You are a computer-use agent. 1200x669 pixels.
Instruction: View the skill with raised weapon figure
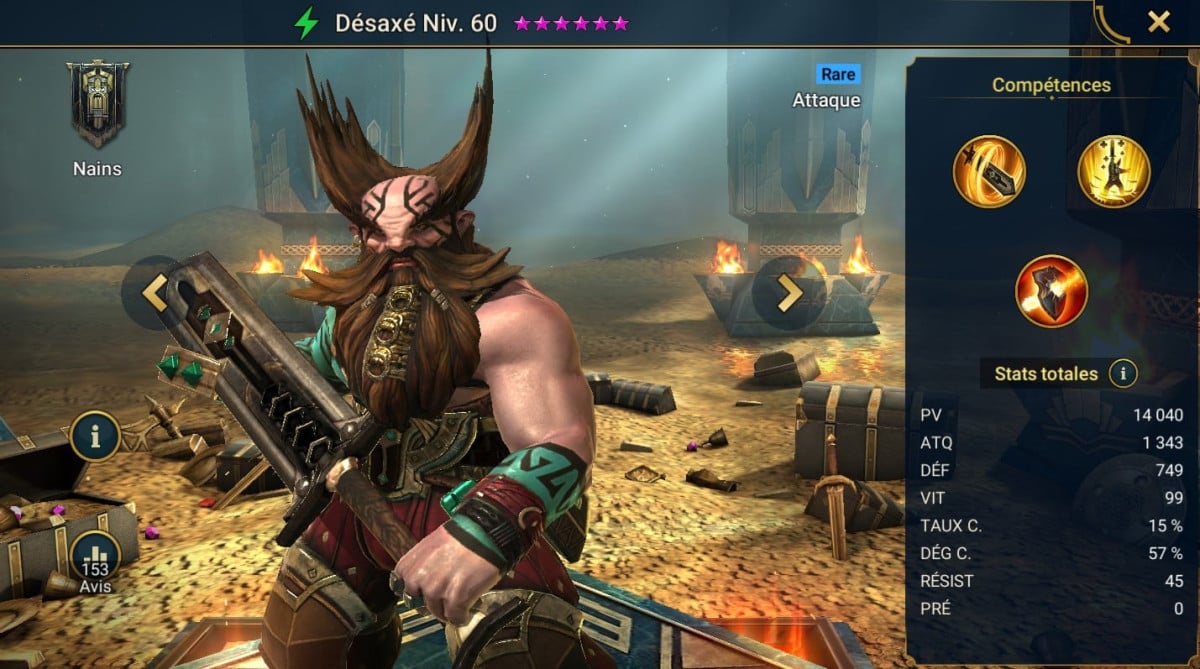pyautogui.click(x=1114, y=171)
